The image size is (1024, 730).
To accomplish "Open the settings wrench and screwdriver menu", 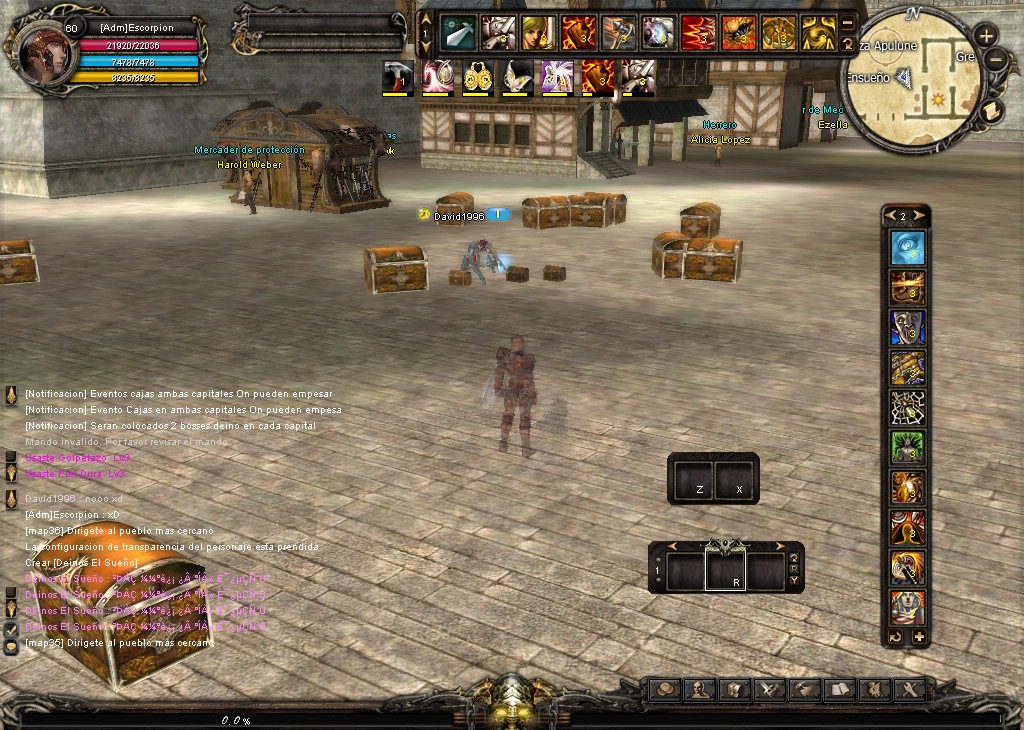I will (909, 689).
